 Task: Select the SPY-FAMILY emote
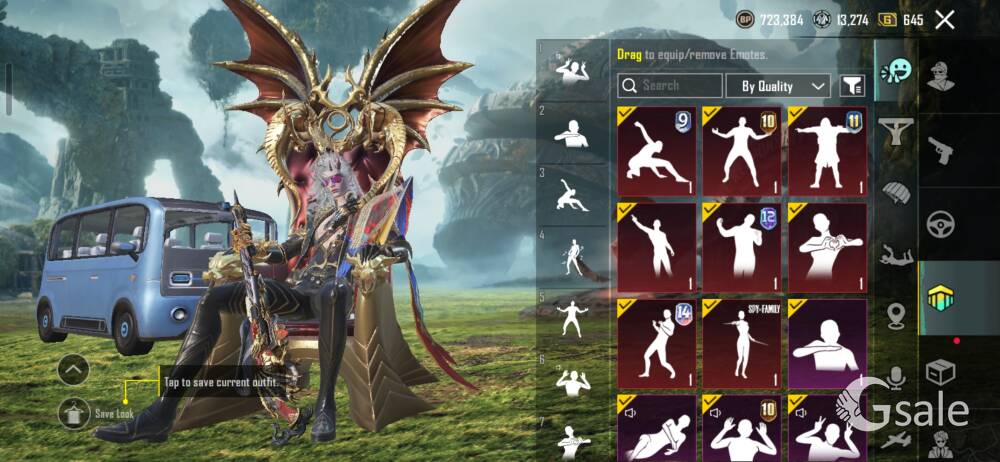[x=742, y=342]
